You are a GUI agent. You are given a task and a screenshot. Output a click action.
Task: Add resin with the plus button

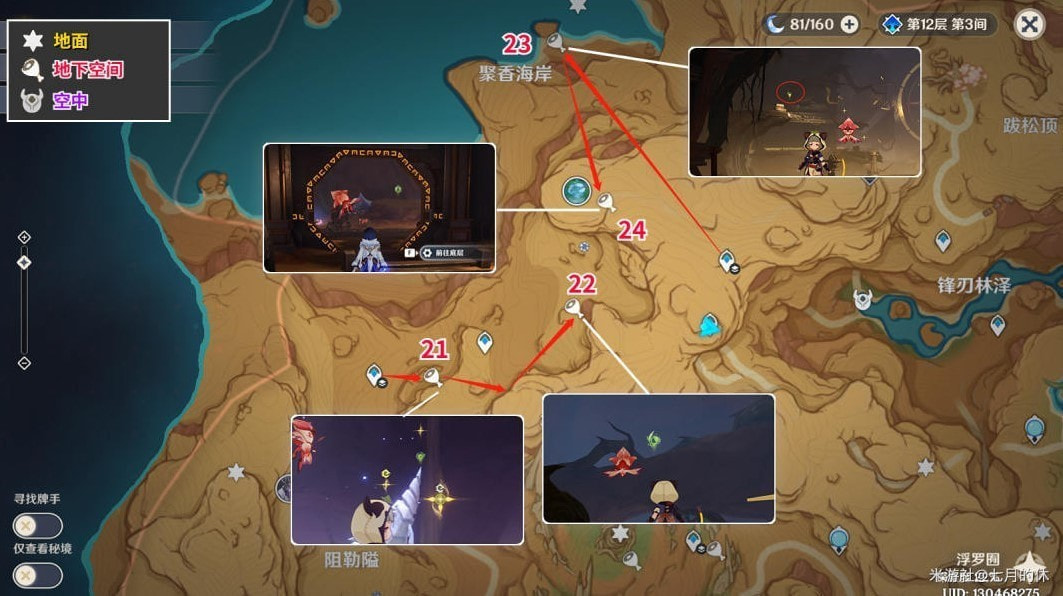click(x=849, y=24)
